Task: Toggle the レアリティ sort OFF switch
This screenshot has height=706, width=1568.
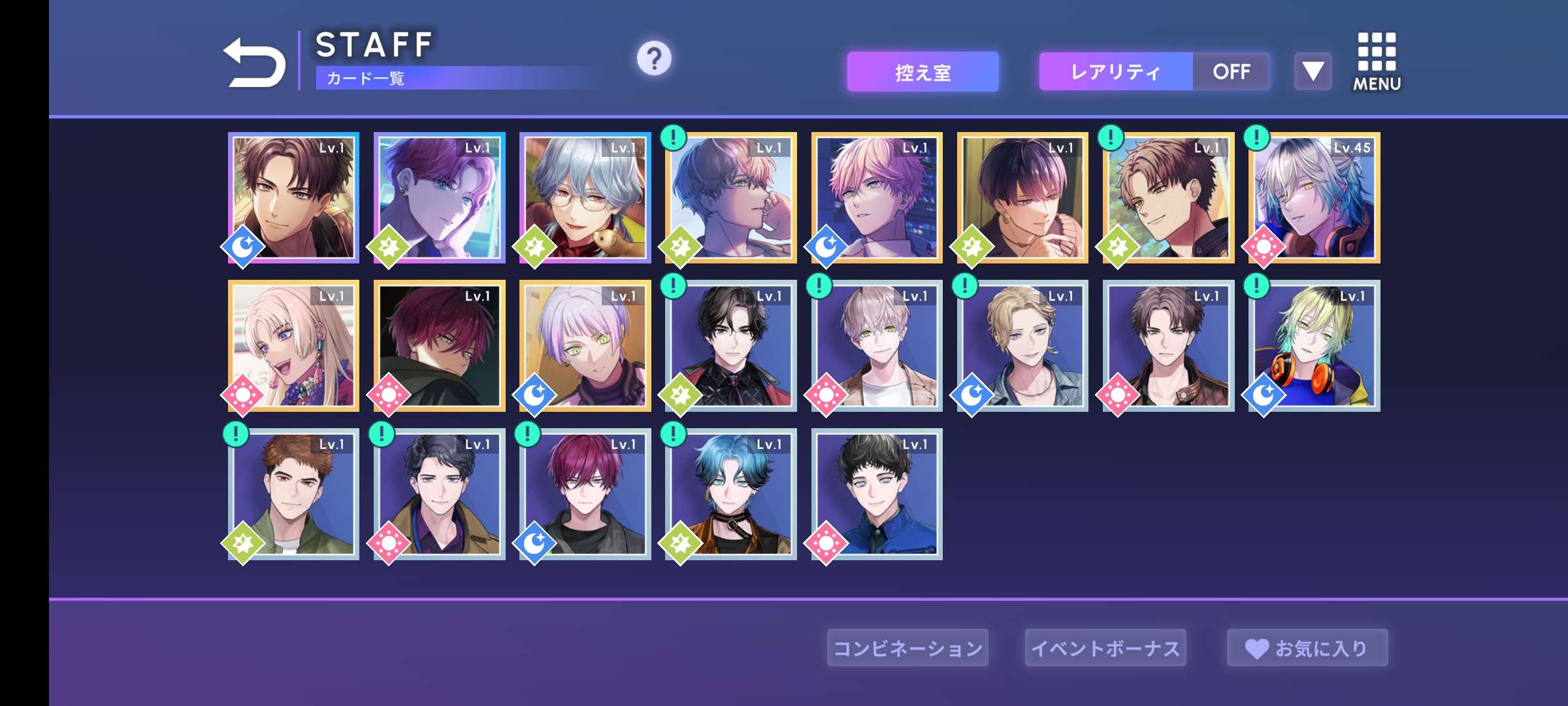Action: tap(1231, 72)
